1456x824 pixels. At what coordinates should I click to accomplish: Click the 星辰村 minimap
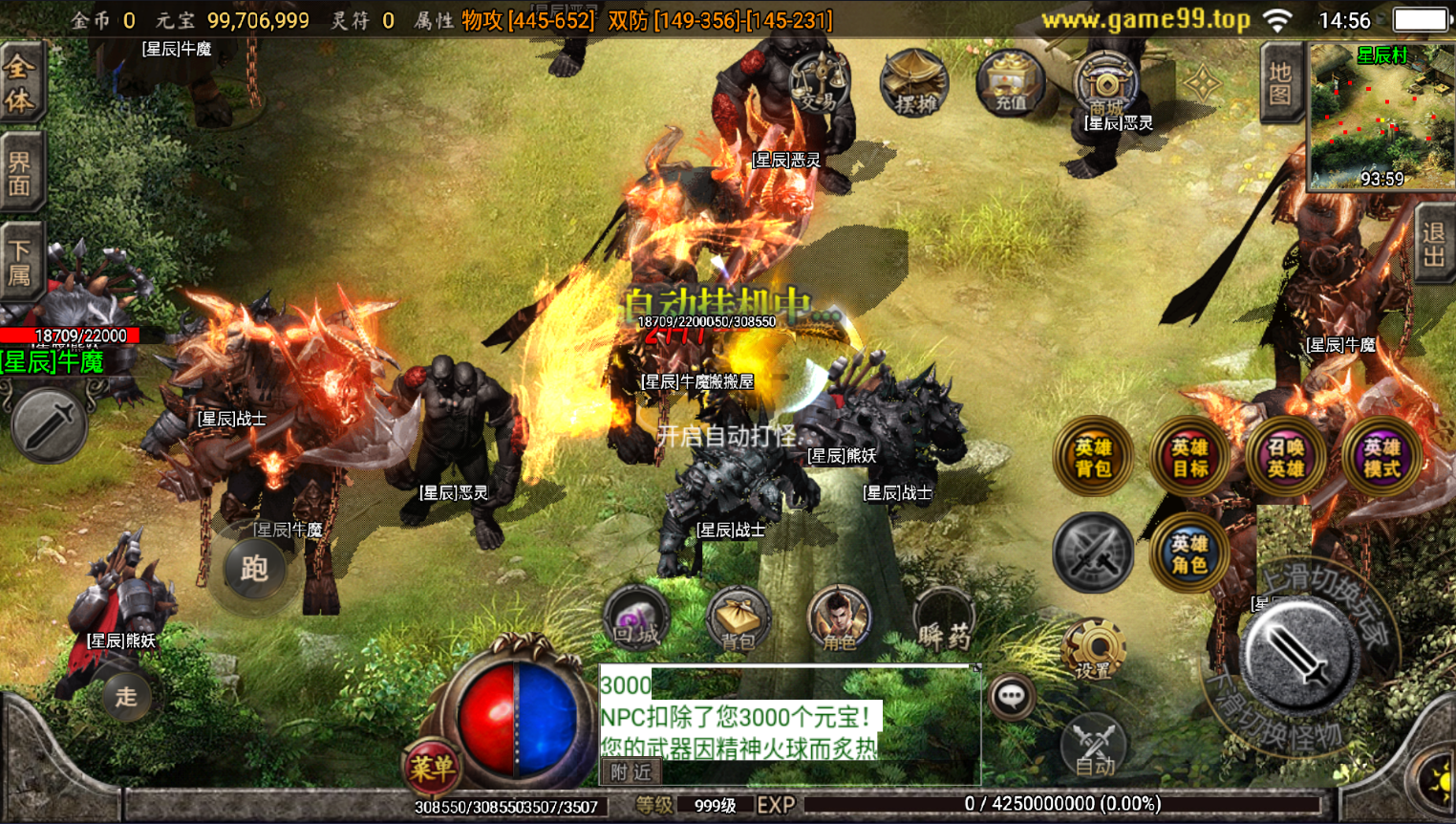click(x=1381, y=117)
